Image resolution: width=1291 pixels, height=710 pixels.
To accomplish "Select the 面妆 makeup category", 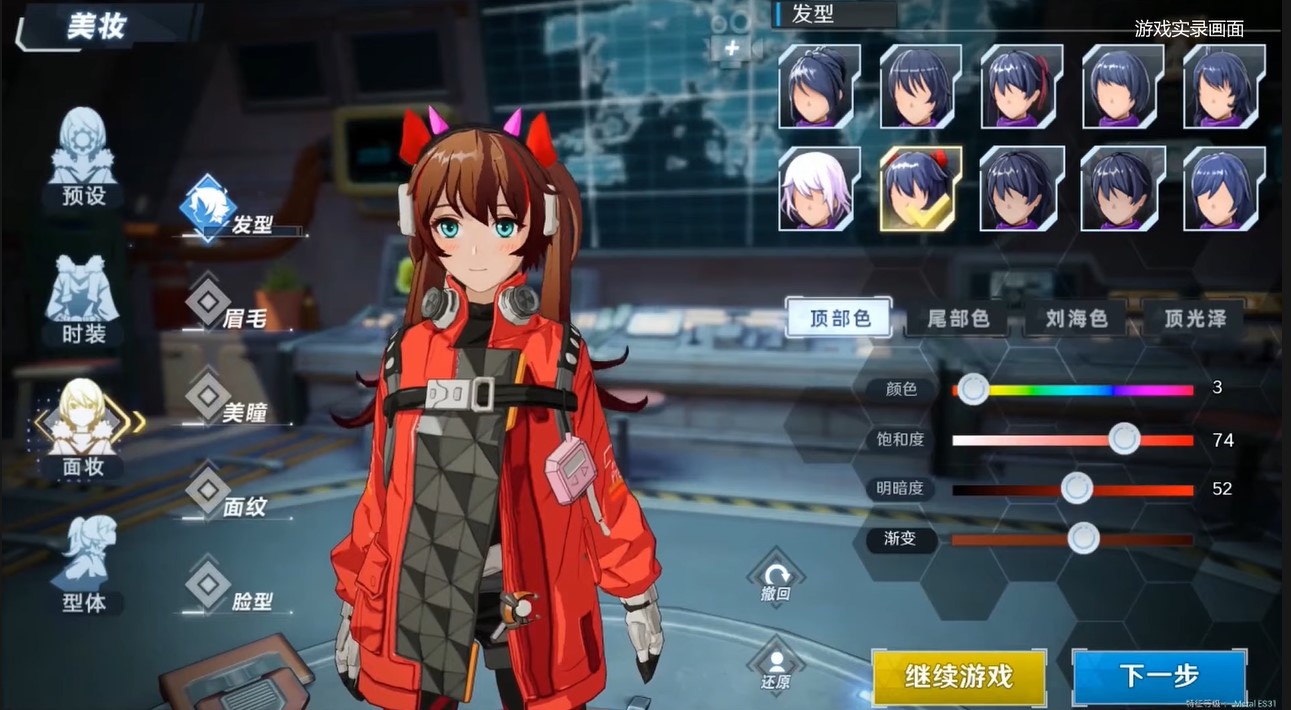I will pos(84,430).
